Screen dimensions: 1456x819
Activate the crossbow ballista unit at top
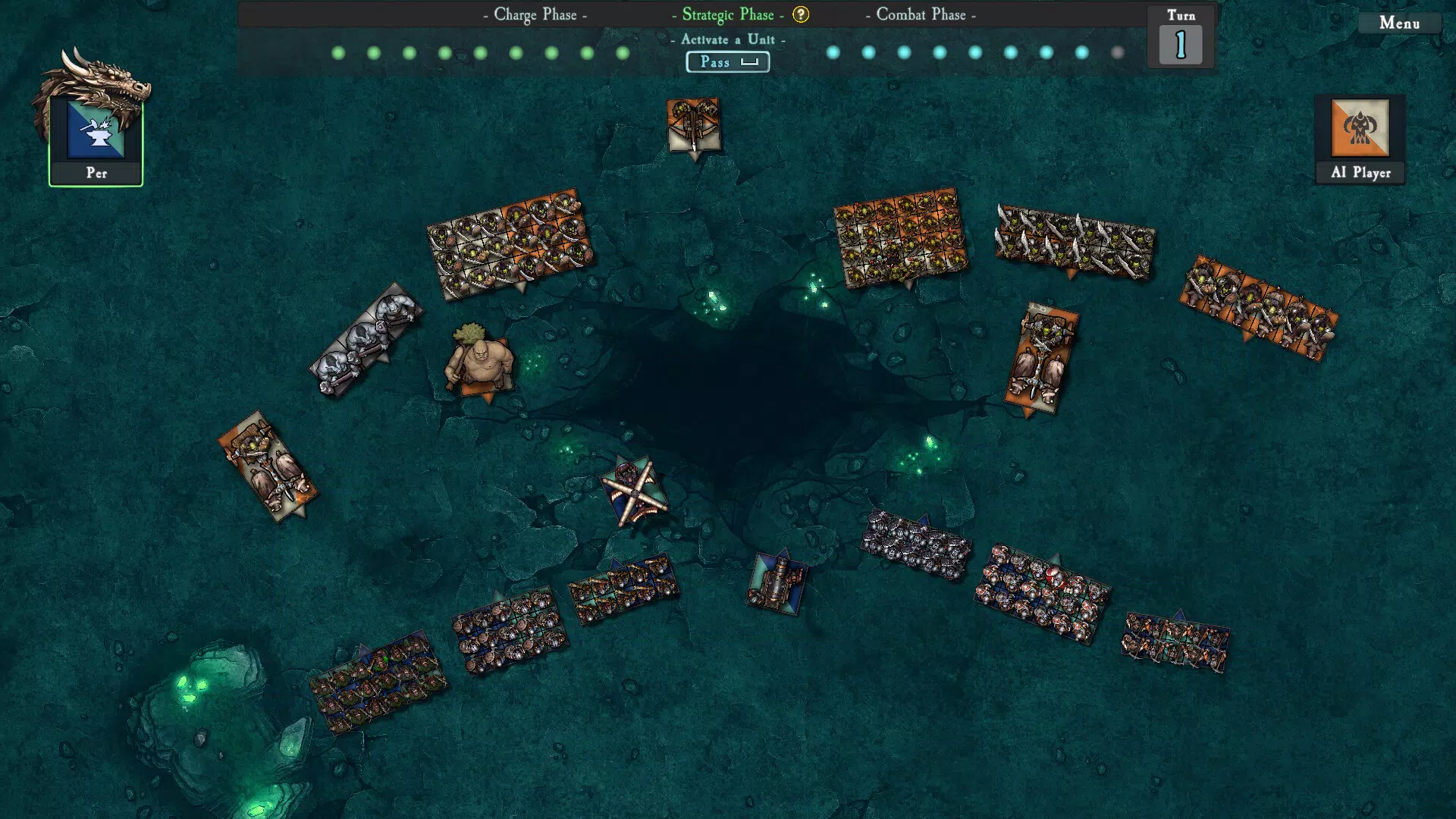tap(692, 125)
